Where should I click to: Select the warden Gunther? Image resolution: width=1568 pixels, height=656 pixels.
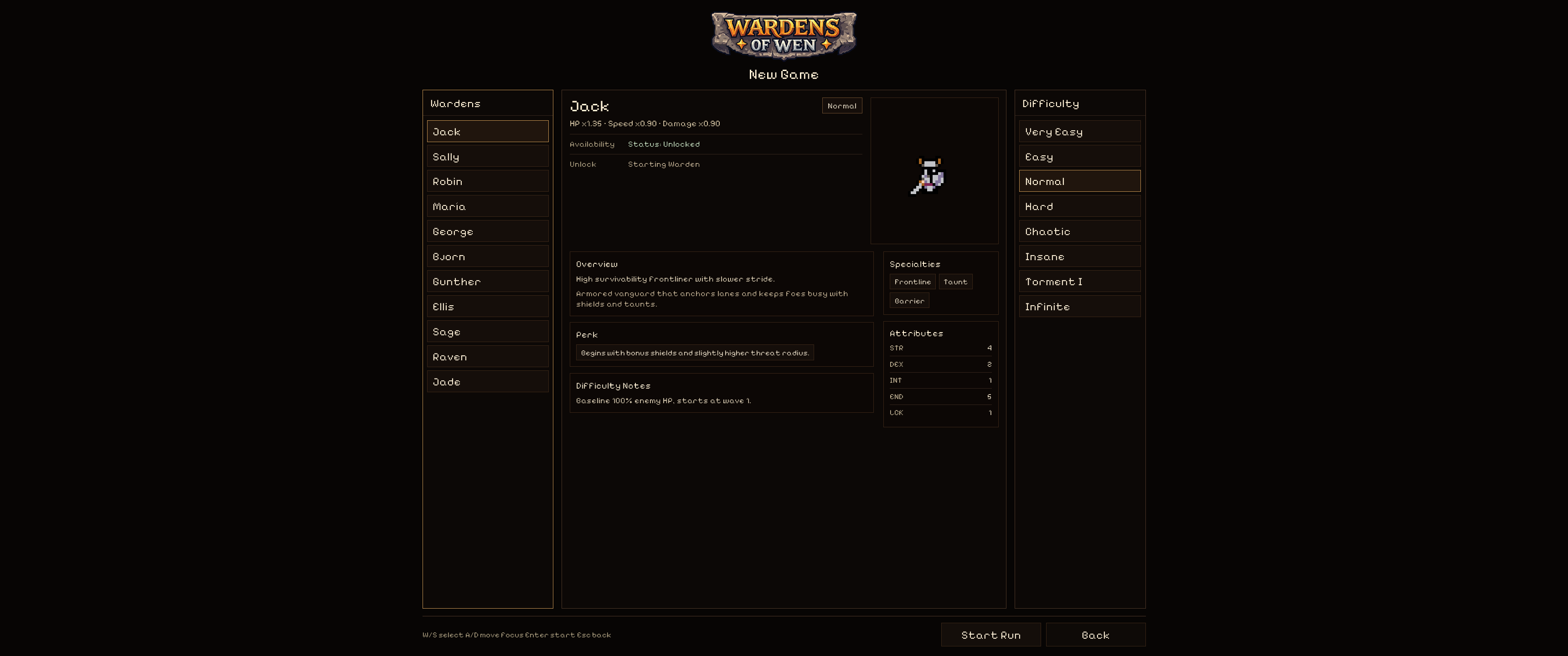click(488, 281)
